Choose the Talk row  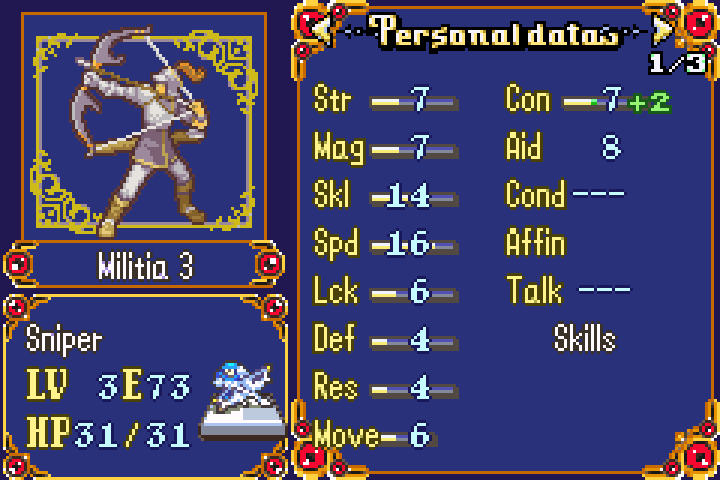pyautogui.click(x=568, y=291)
